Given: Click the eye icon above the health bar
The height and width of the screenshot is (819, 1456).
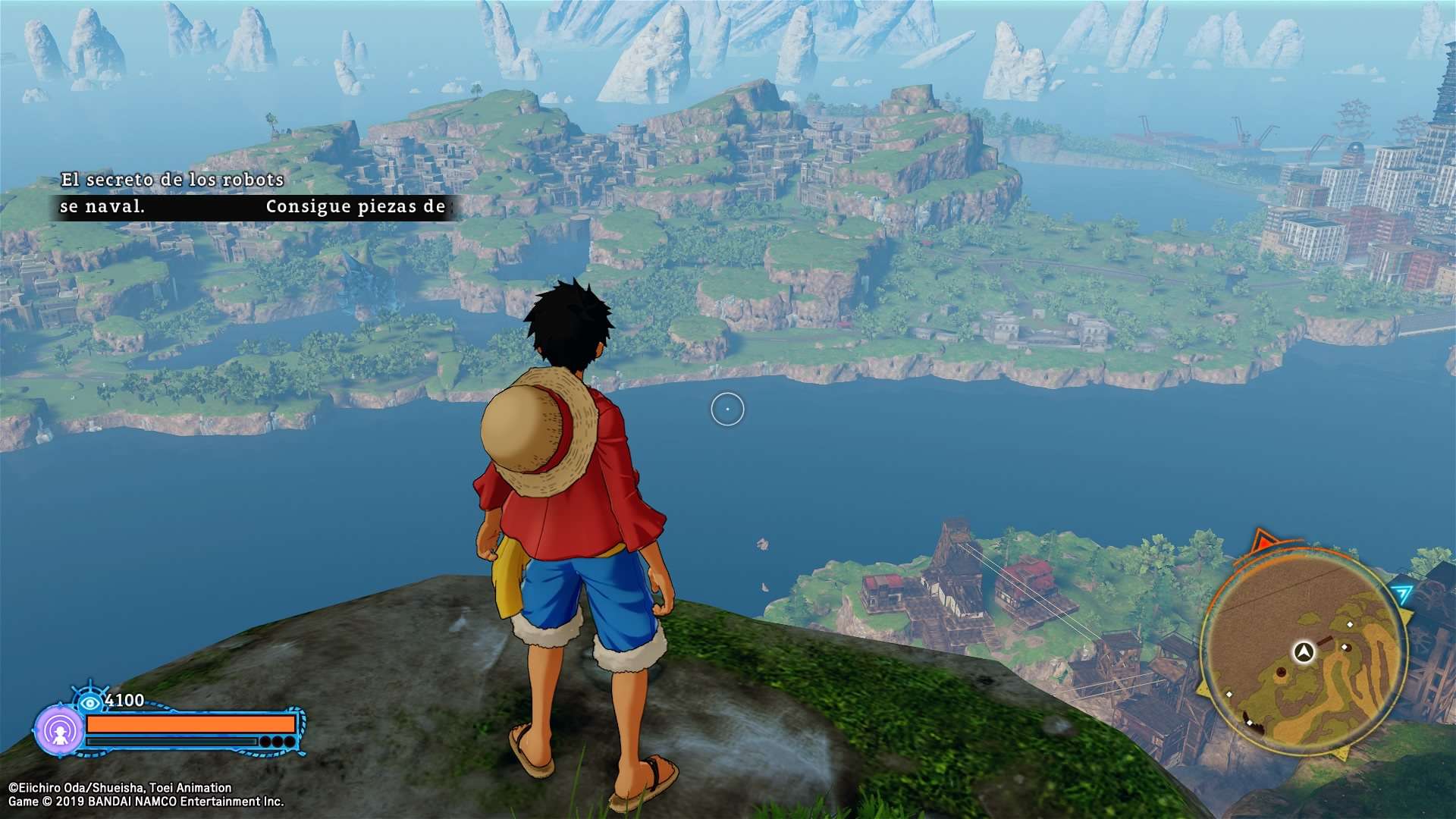Looking at the screenshot, I should tap(90, 702).
